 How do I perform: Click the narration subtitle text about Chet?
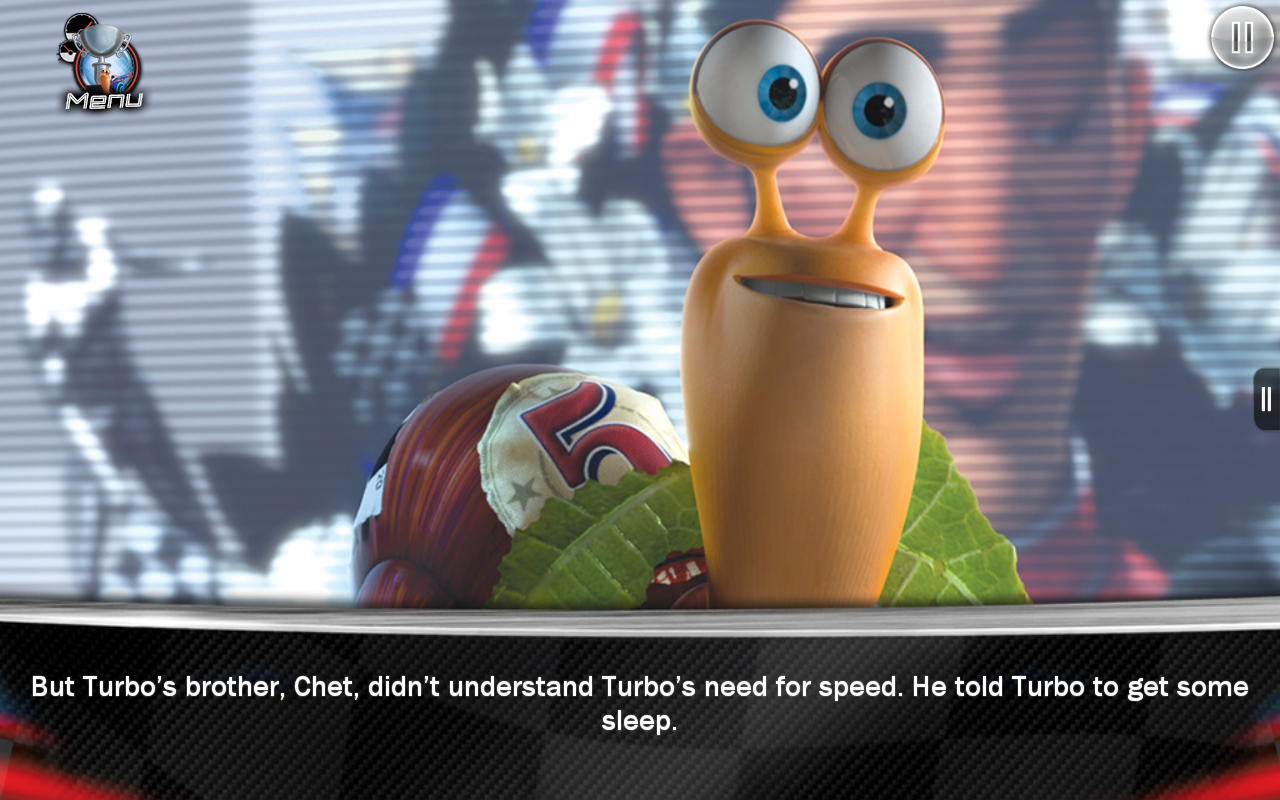[x=640, y=700]
